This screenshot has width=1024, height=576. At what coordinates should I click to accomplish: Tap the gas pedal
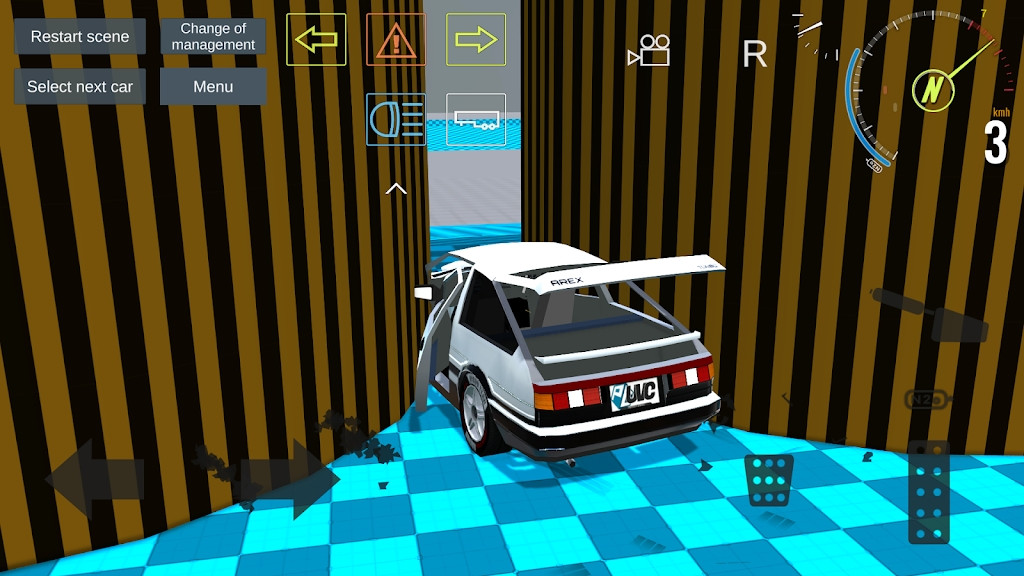click(x=929, y=491)
